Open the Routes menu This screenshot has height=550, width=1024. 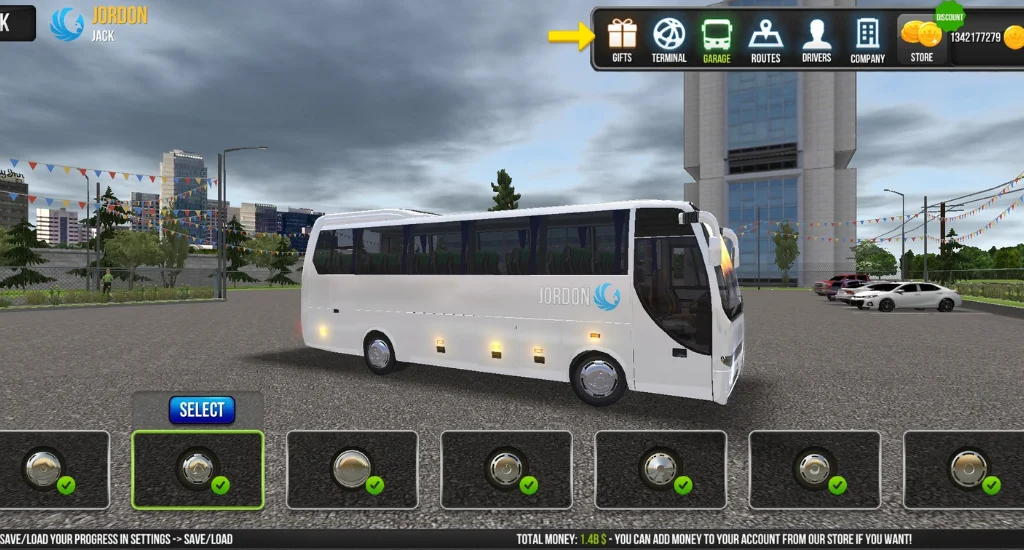point(765,40)
